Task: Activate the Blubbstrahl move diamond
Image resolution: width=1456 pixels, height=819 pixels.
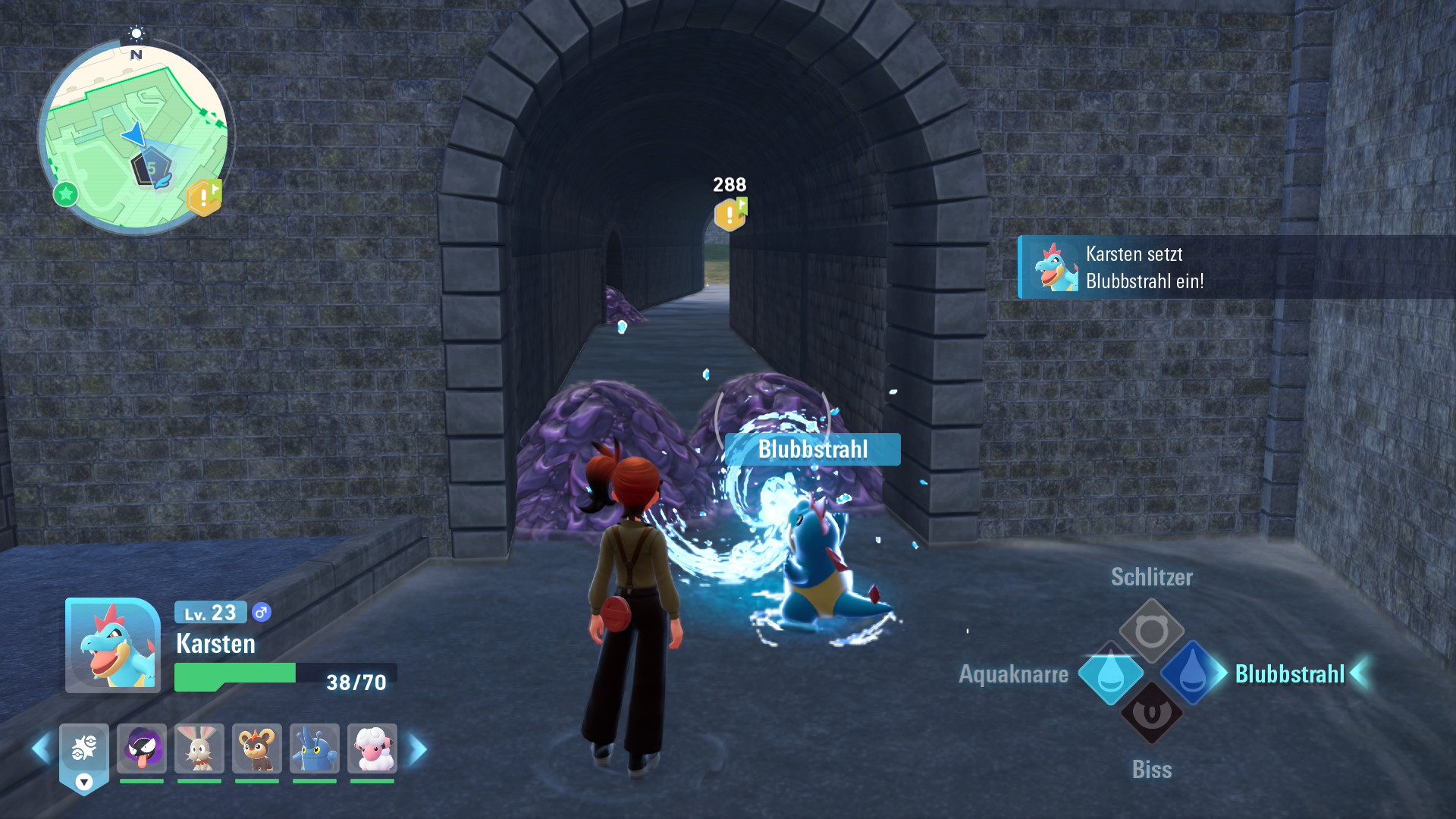Action: click(x=1191, y=673)
